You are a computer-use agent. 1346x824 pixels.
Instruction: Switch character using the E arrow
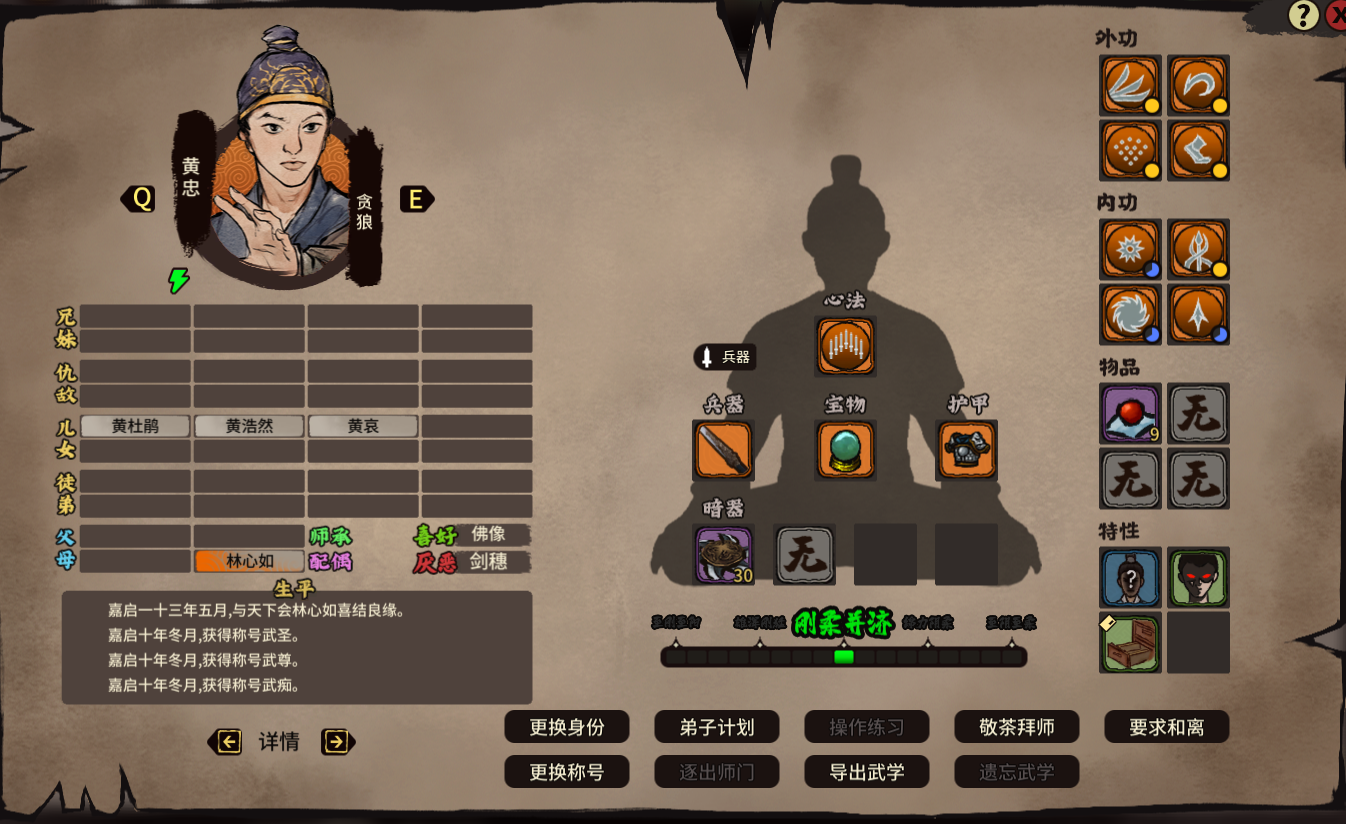pos(417,199)
